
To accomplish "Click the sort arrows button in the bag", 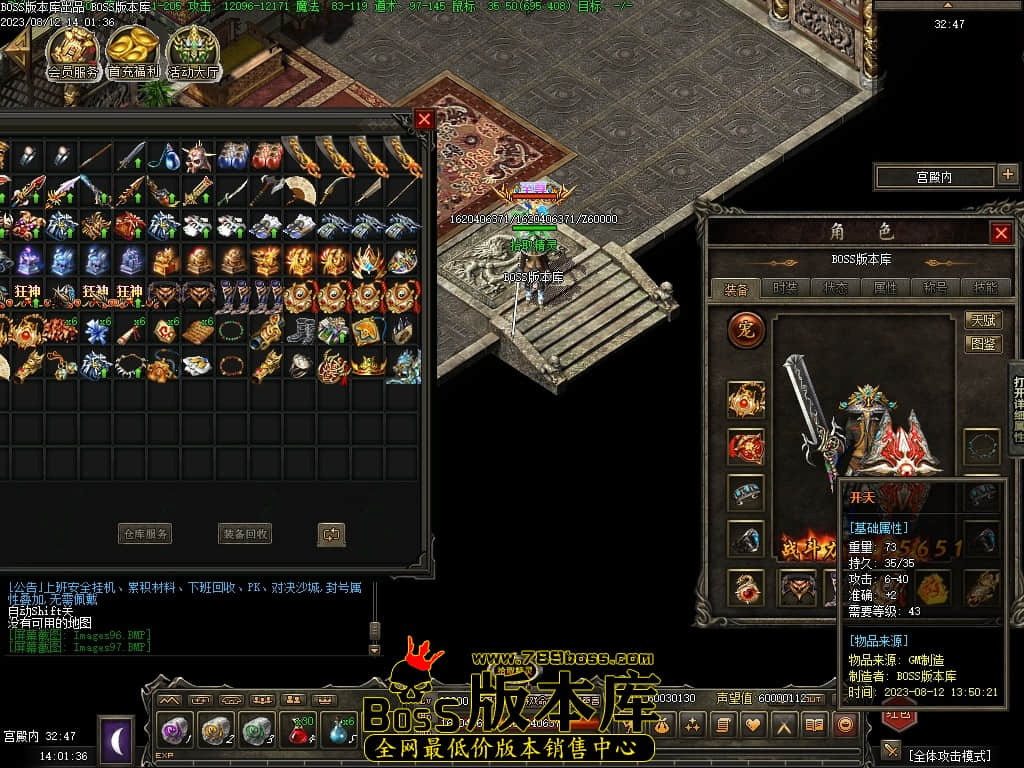I will [x=331, y=534].
